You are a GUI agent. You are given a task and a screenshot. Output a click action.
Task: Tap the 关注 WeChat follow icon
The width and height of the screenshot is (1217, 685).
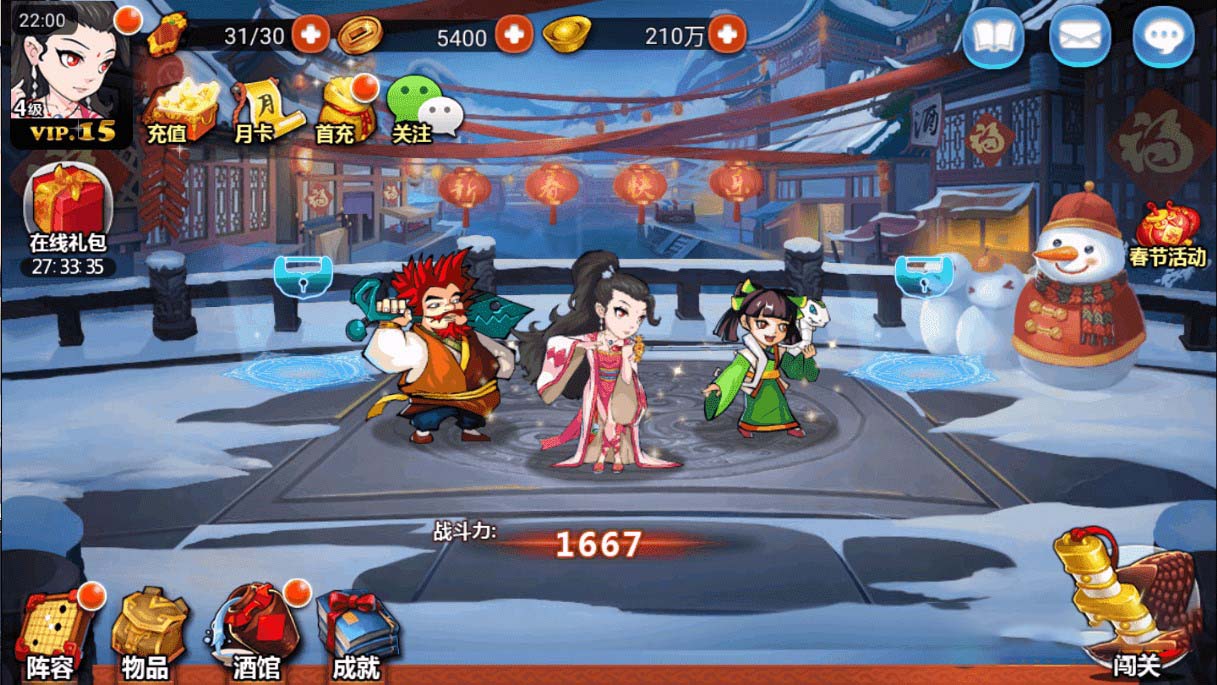tap(420, 110)
